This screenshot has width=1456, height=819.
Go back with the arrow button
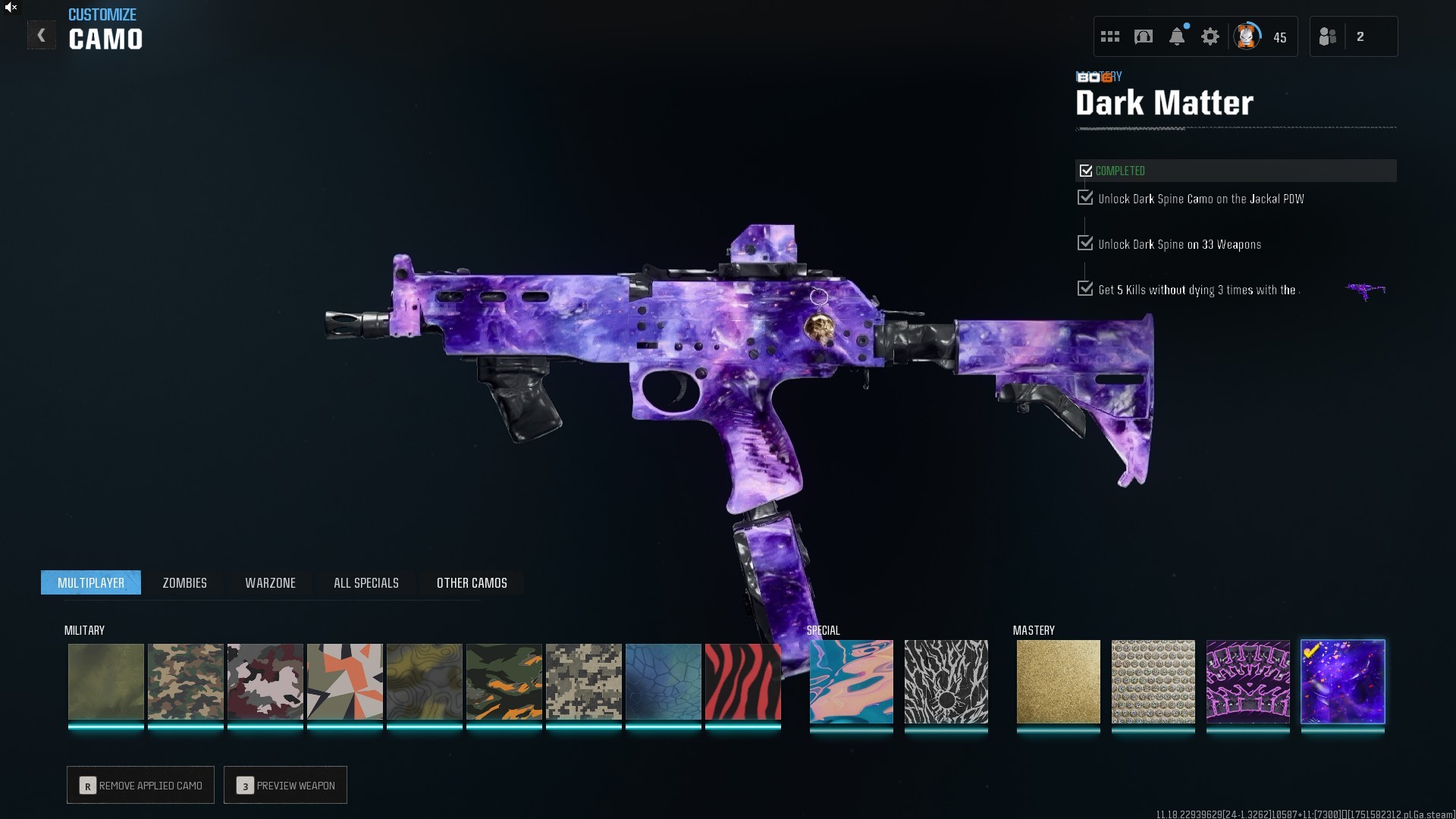tap(41, 36)
